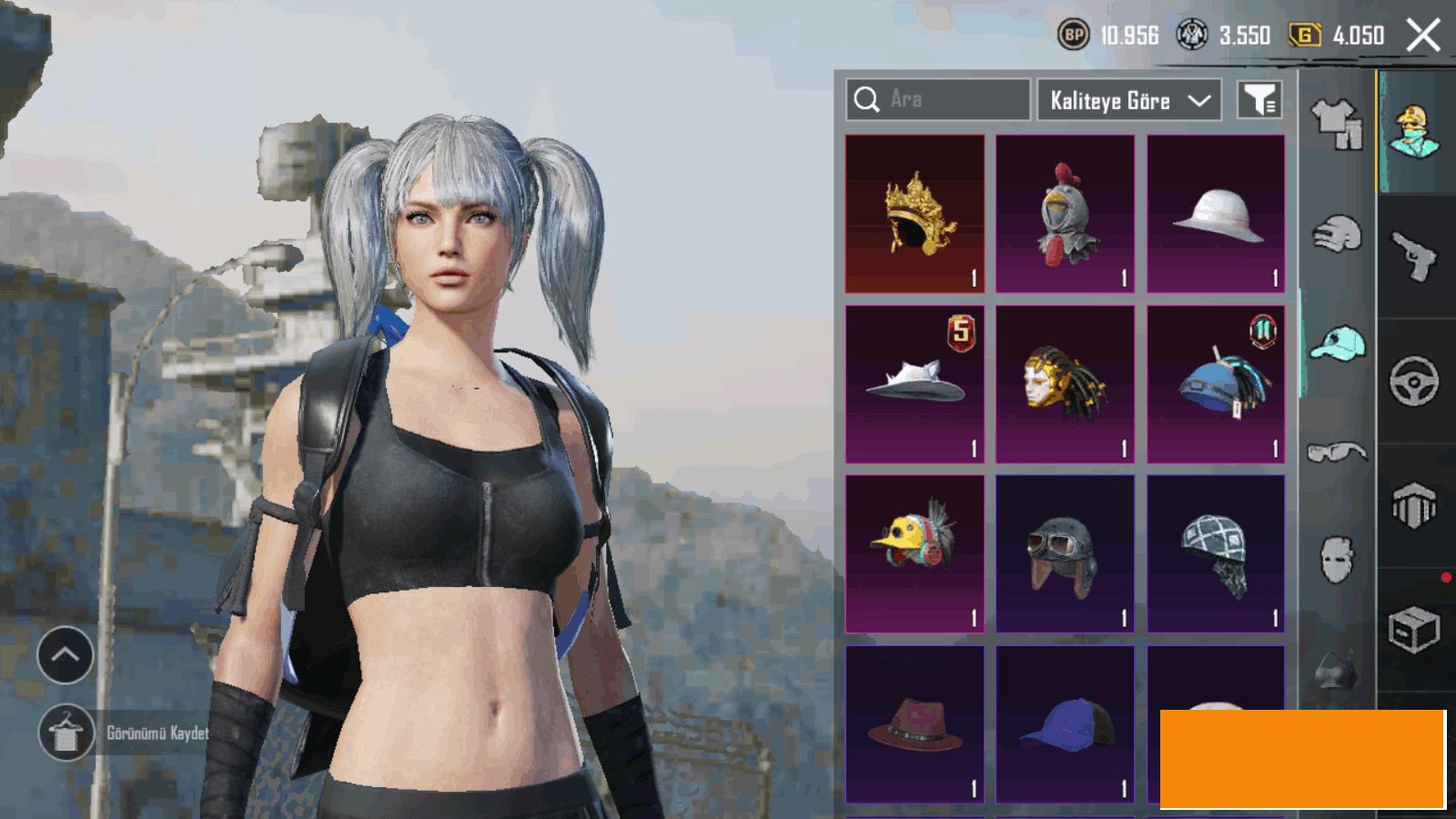Select the golden mask with dreadlocks
The width and height of the screenshot is (1456, 819).
[x=1065, y=384]
